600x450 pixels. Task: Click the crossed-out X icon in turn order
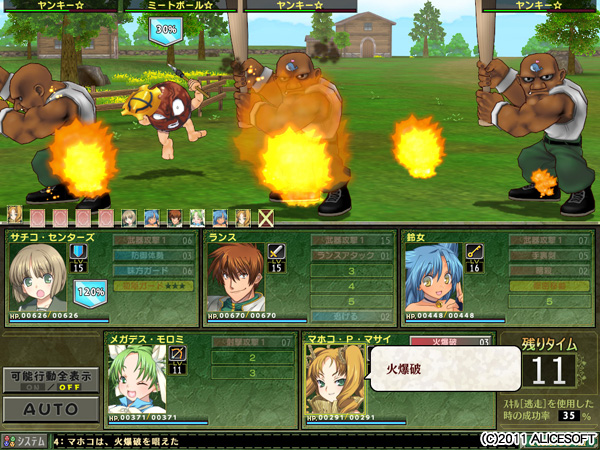pos(265,216)
